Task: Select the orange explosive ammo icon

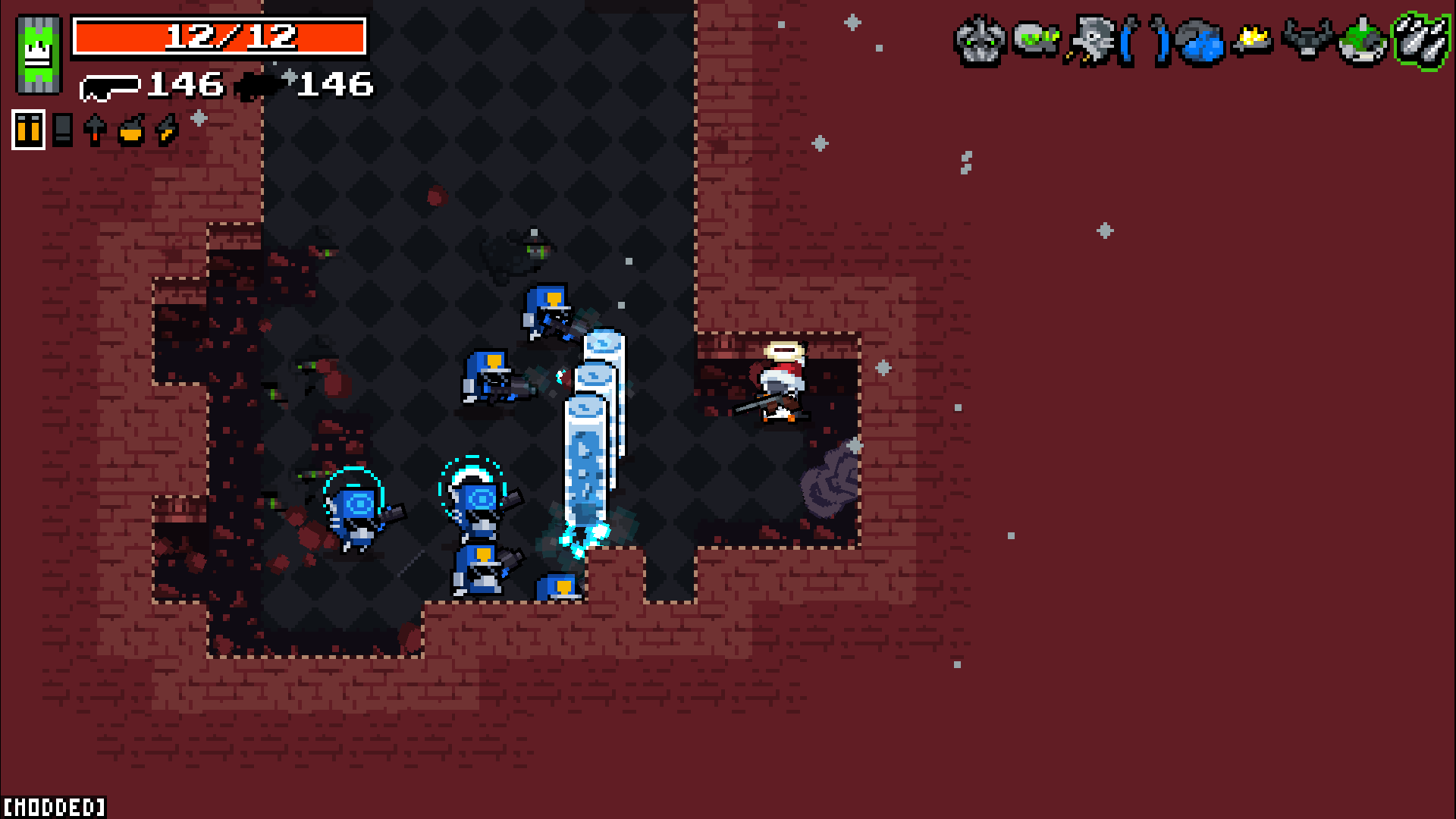Action: point(131,130)
